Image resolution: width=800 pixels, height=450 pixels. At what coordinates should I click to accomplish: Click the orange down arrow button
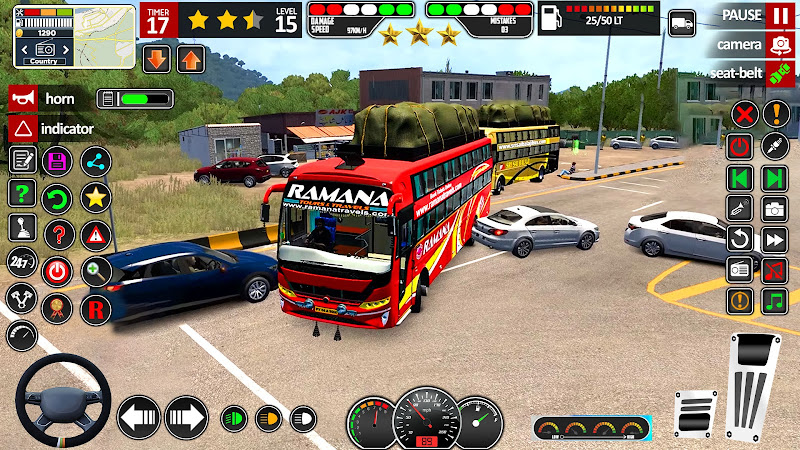pos(157,58)
